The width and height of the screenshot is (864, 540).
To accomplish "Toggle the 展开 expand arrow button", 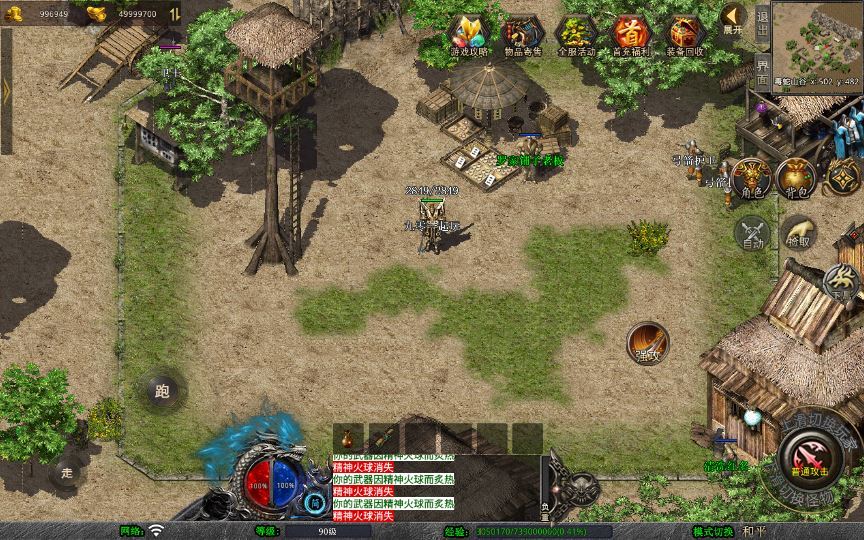I will (x=733, y=19).
